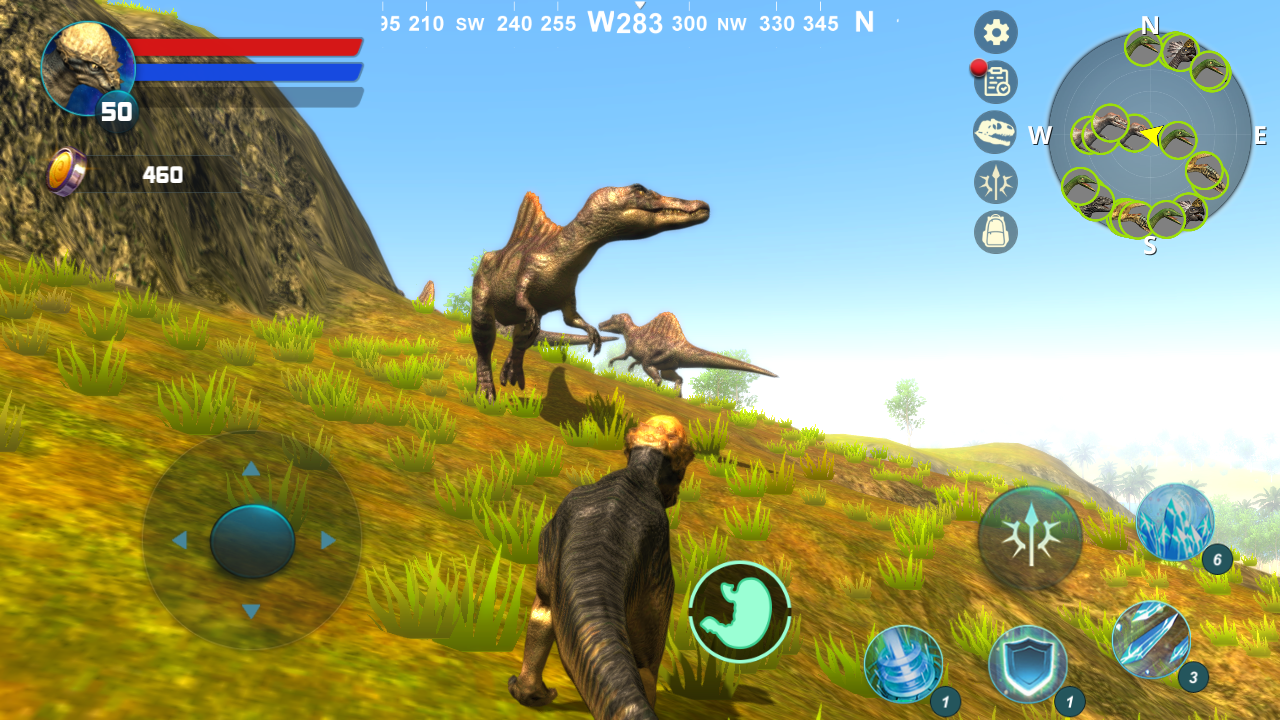Open the backpack inventory
The height and width of the screenshot is (720, 1280).
[x=995, y=232]
